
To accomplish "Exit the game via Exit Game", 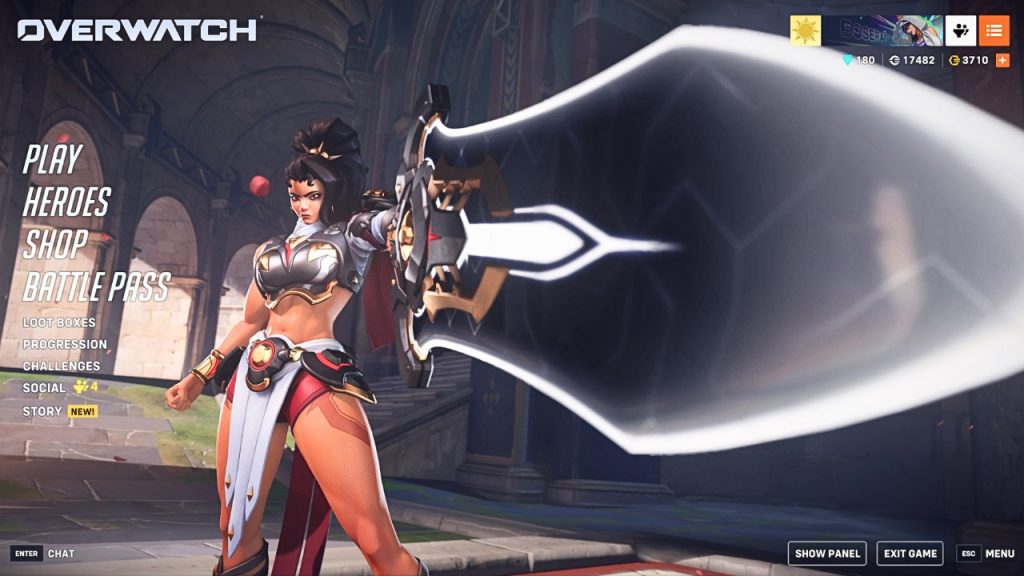I will coord(909,553).
